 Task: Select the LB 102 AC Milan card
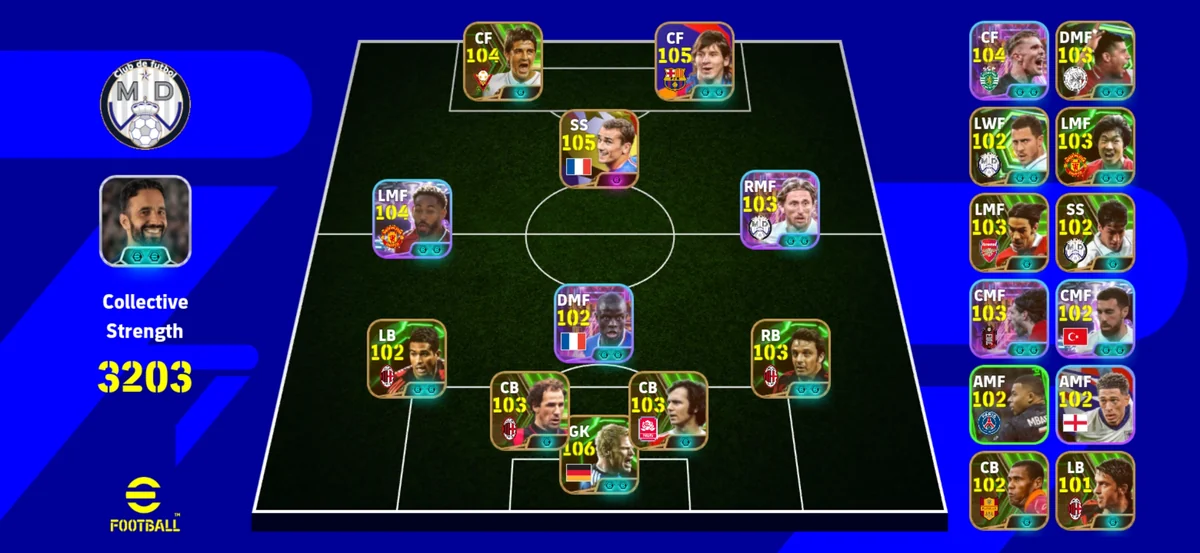point(406,358)
